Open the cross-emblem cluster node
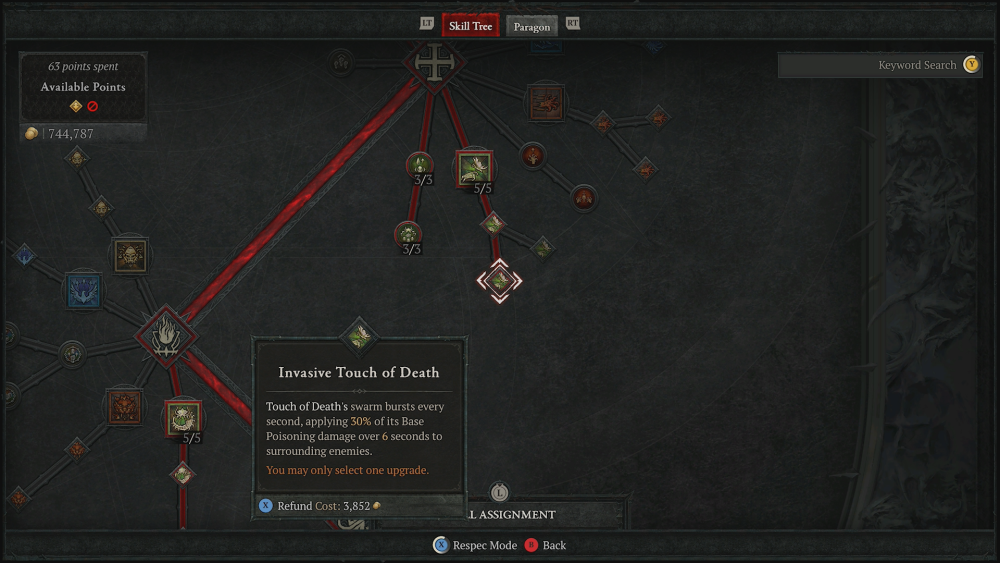1000x563 pixels. click(434, 62)
